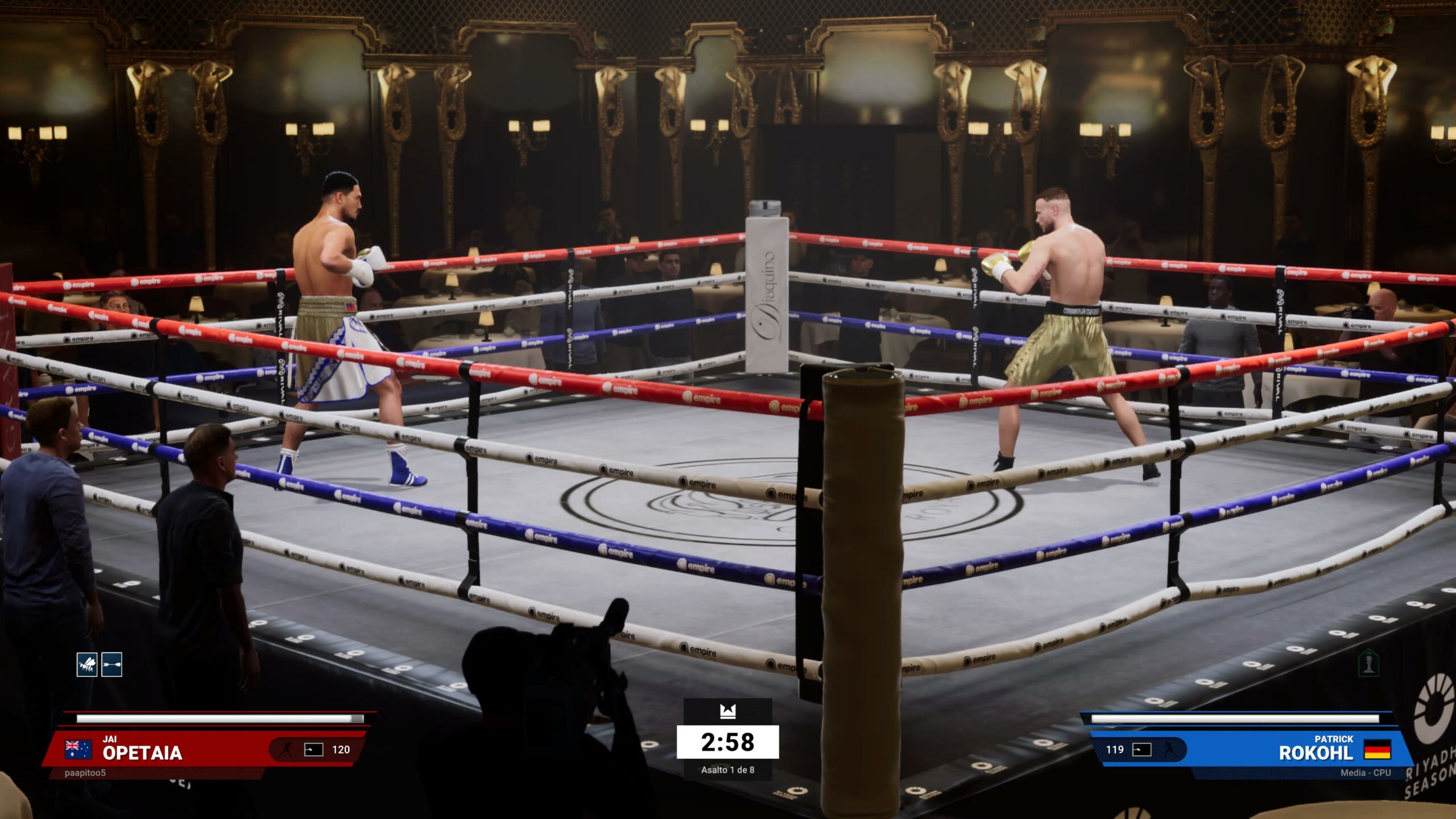Click the crown icon above the timer
This screenshot has height=819, width=1456.
727,711
